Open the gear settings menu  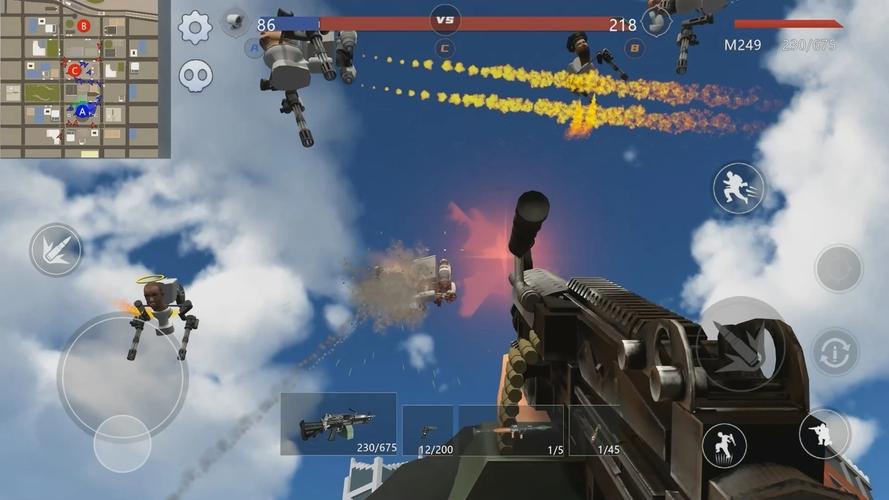(x=195, y=27)
